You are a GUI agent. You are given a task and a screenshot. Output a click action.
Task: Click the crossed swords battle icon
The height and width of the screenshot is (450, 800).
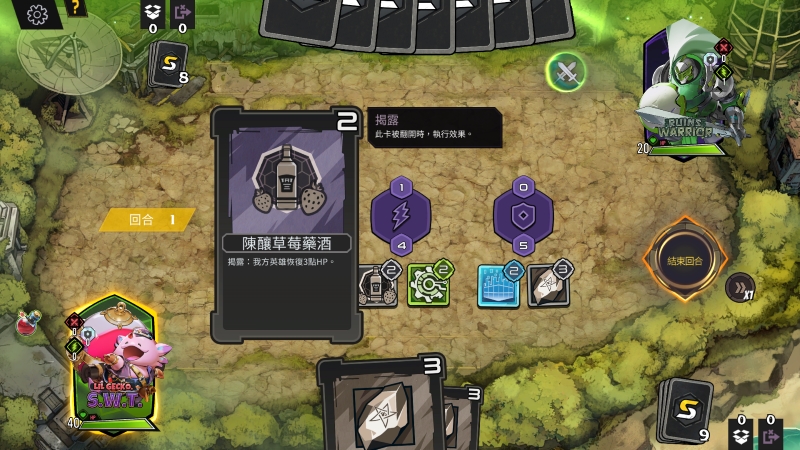point(567,70)
